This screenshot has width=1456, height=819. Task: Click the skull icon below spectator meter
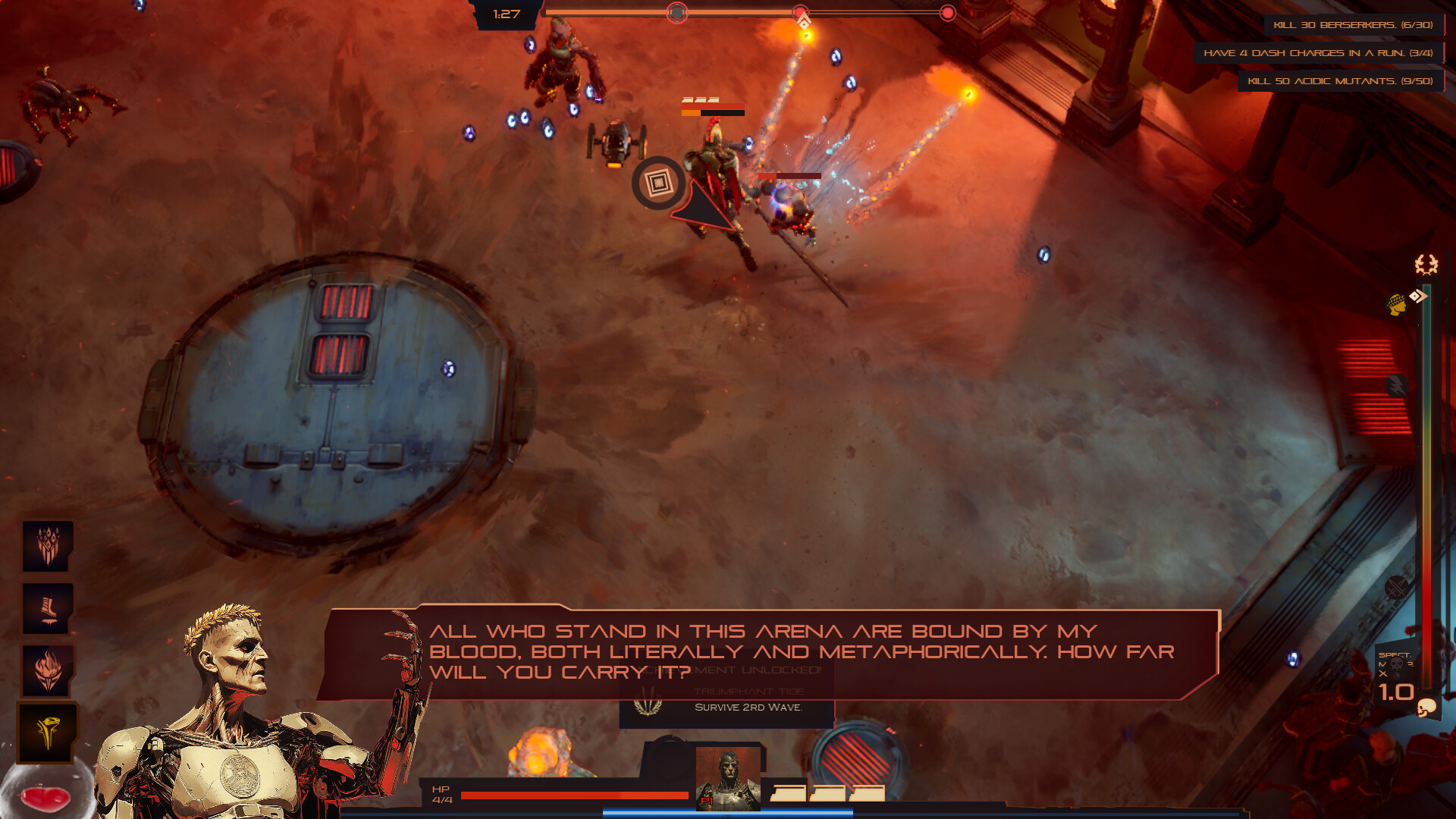pyautogui.click(x=1426, y=708)
